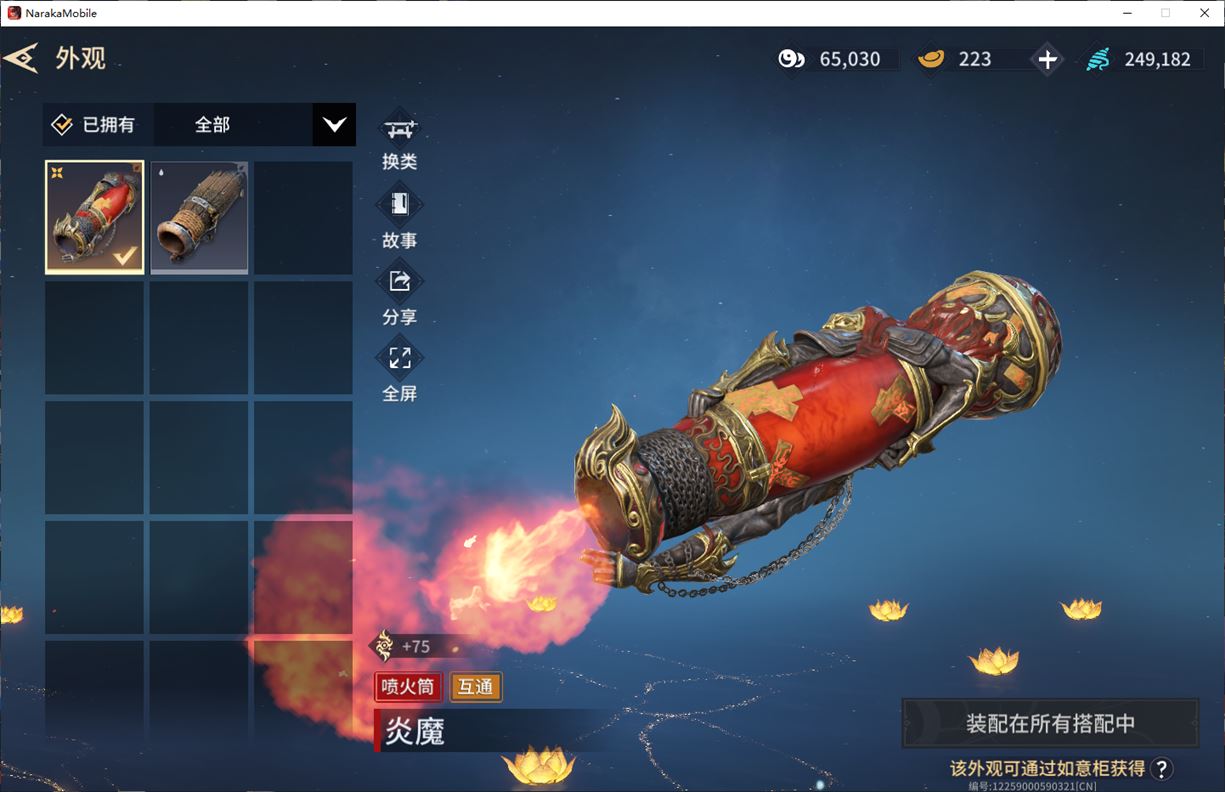Click 装配在所有搭配中 to equip on all loadouts
This screenshot has height=792, width=1225.
1050,723
